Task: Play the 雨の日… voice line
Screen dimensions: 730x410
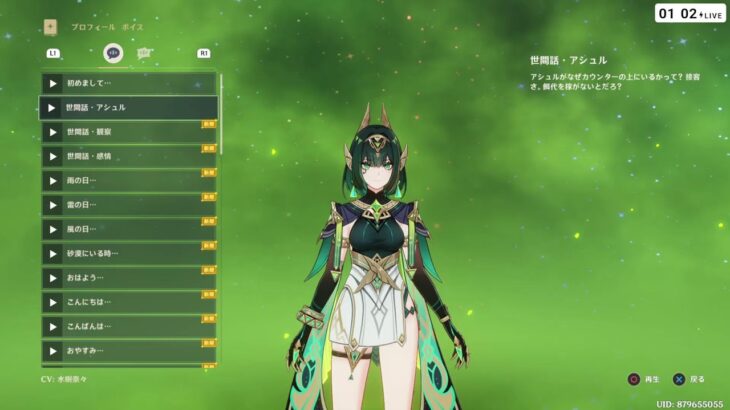Action: tap(53, 181)
